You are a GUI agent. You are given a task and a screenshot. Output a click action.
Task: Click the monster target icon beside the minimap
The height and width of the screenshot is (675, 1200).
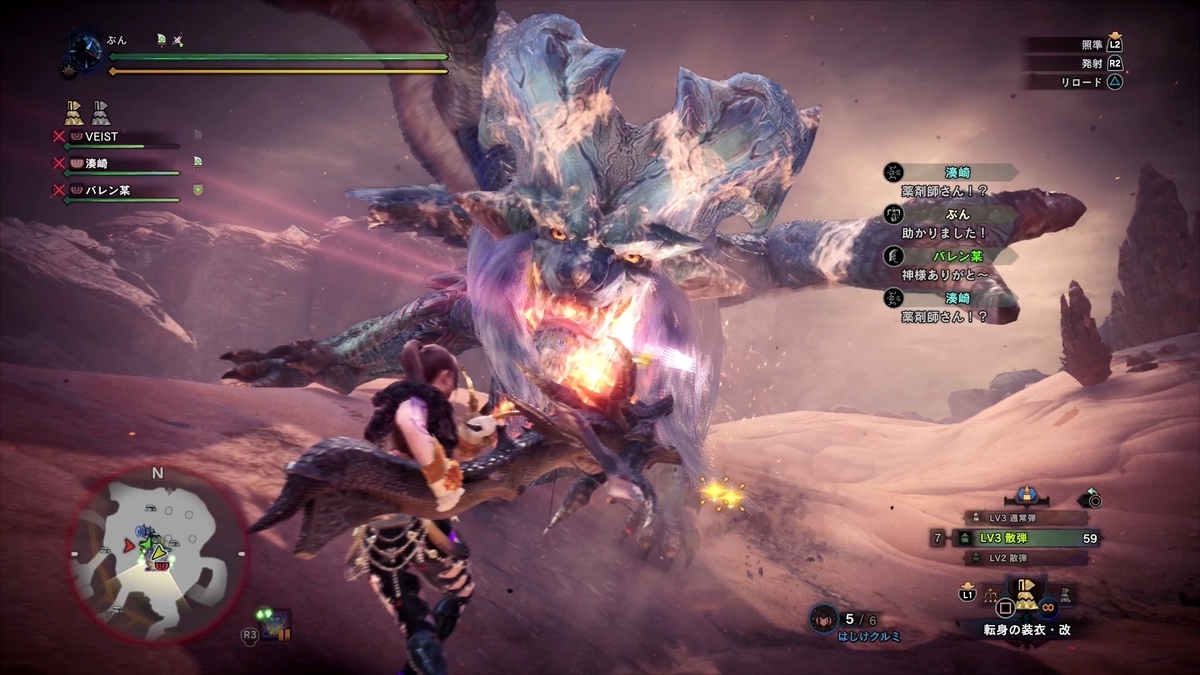click(x=277, y=625)
